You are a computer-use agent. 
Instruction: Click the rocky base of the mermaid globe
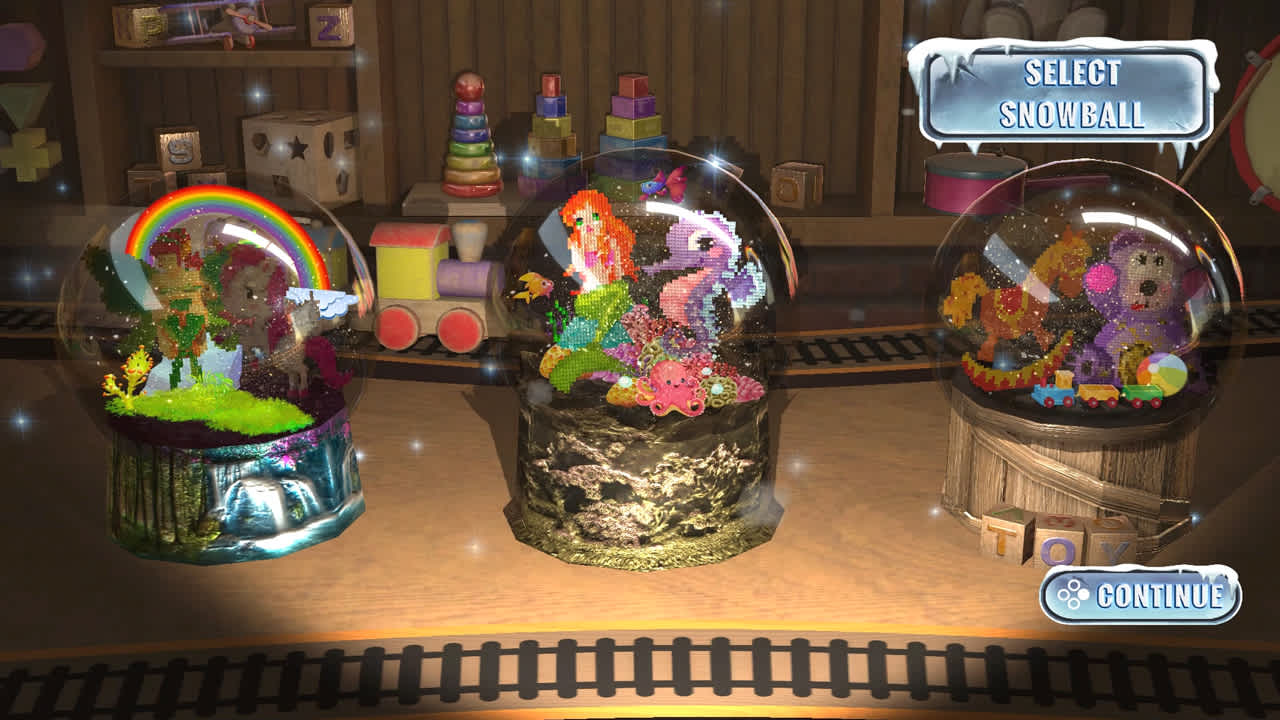point(645,480)
